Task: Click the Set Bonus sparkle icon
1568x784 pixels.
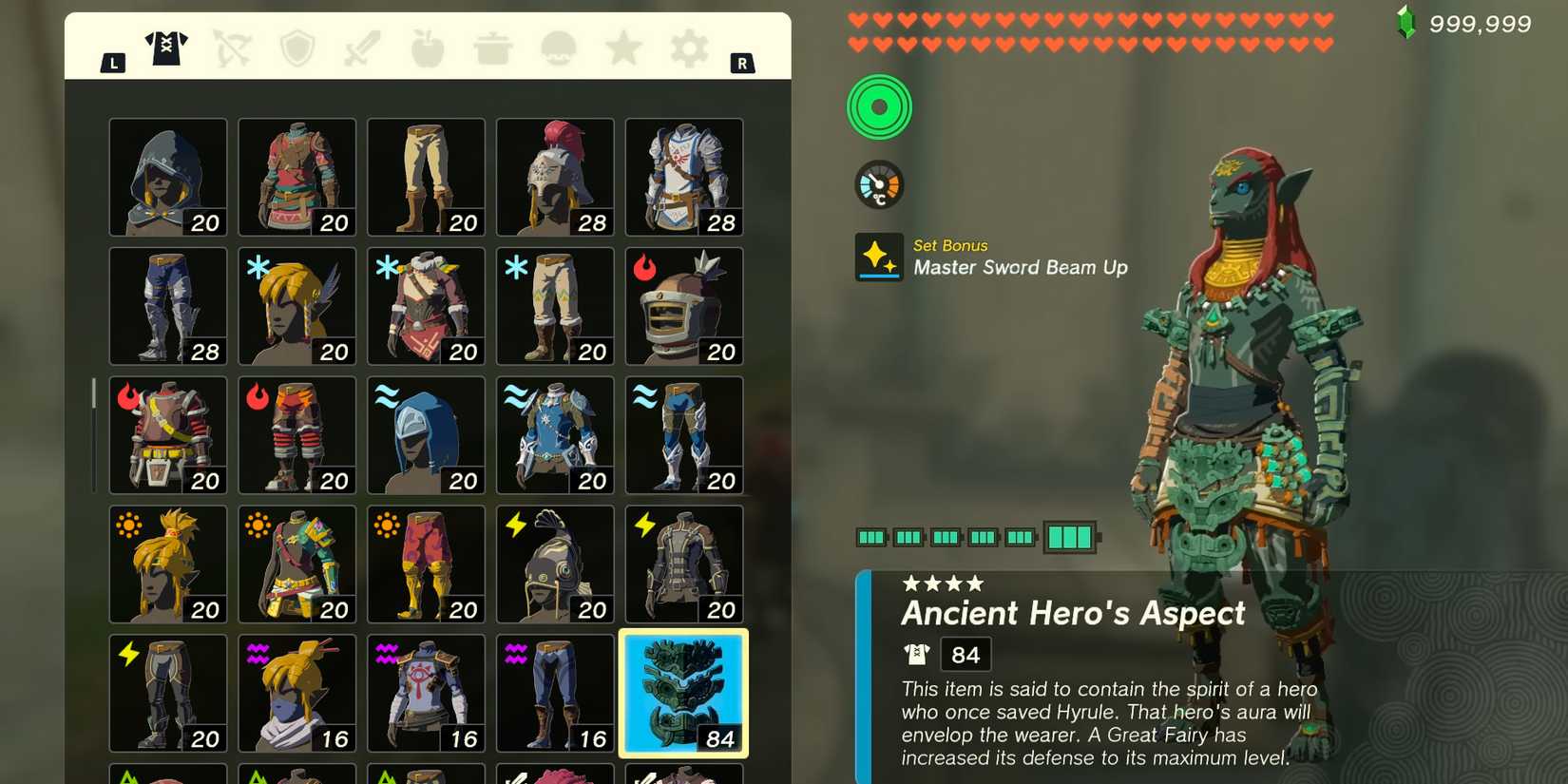Action: pos(878,257)
